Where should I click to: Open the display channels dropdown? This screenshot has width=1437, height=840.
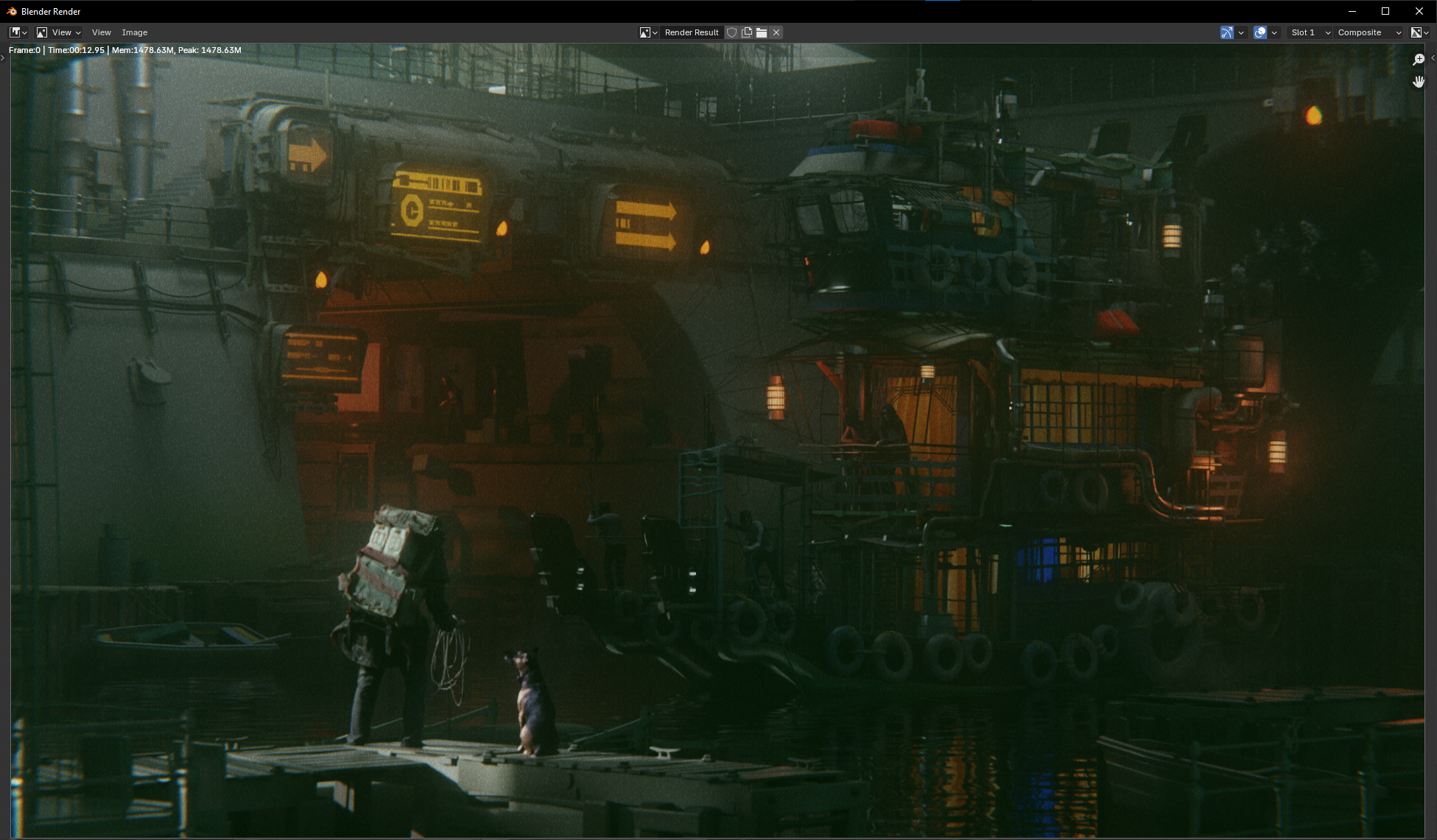[1419, 32]
